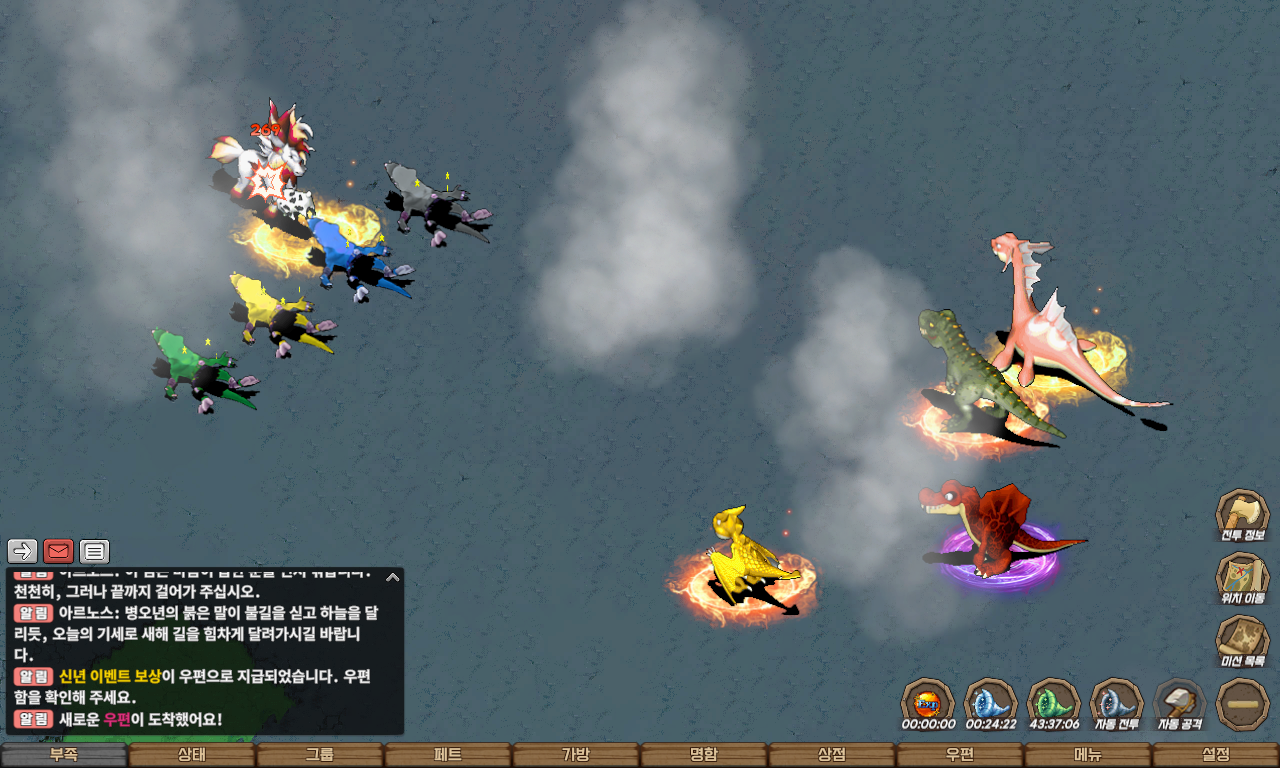This screenshot has height=768, width=1280.
Task: Click the arrow button above chat
Action: pyautogui.click(x=23, y=551)
